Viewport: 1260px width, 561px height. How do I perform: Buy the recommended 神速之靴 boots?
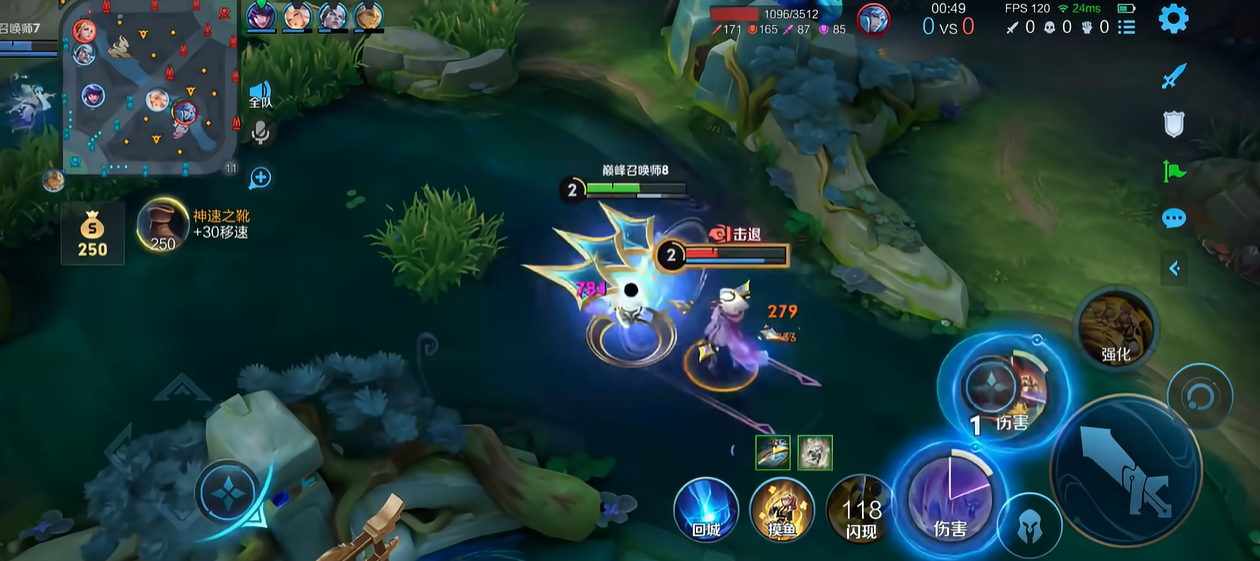162,224
